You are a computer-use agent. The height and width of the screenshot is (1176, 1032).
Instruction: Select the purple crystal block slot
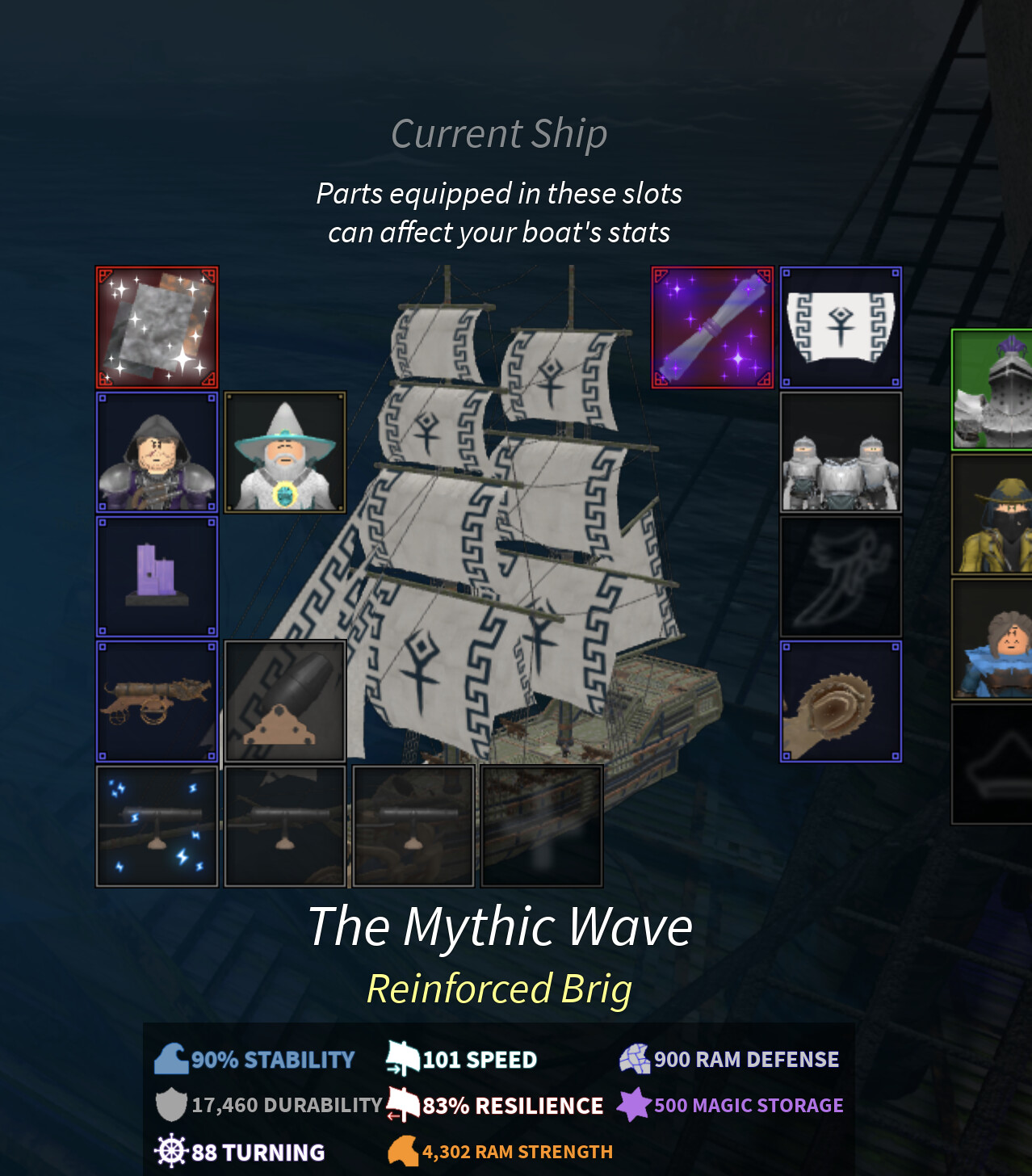pyautogui.click(x=157, y=577)
